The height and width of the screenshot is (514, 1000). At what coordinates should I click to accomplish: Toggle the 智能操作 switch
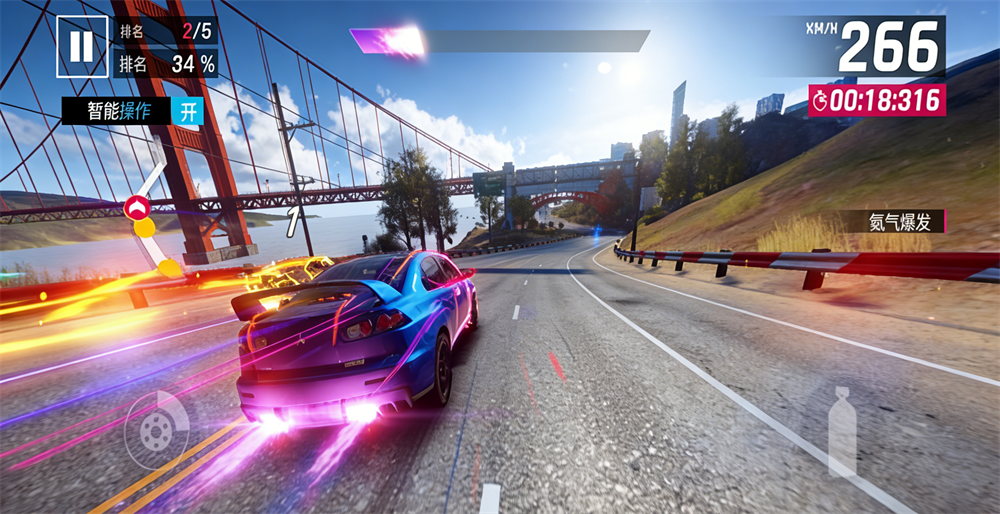[x=187, y=111]
